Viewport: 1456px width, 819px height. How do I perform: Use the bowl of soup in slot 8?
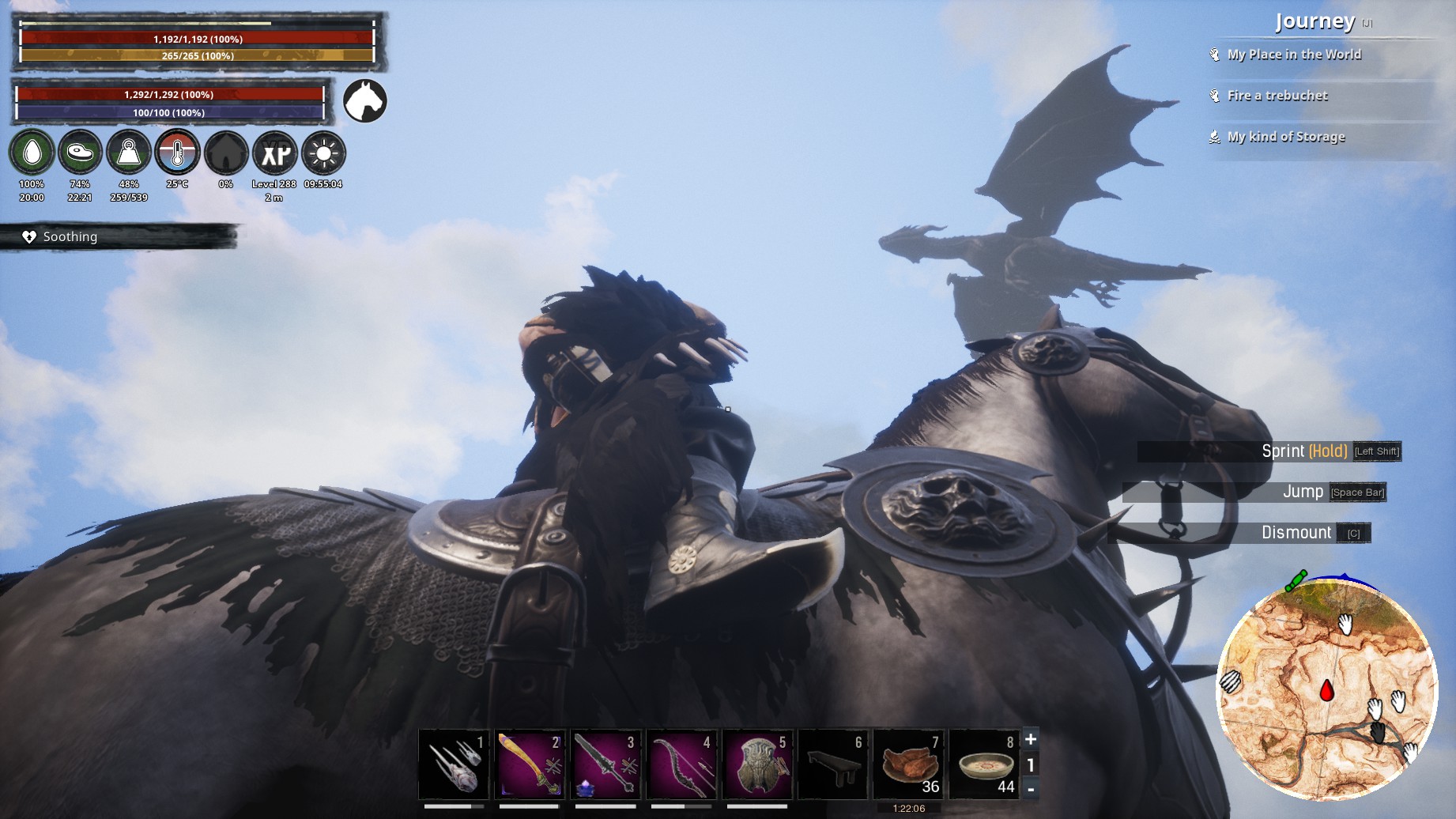click(985, 764)
